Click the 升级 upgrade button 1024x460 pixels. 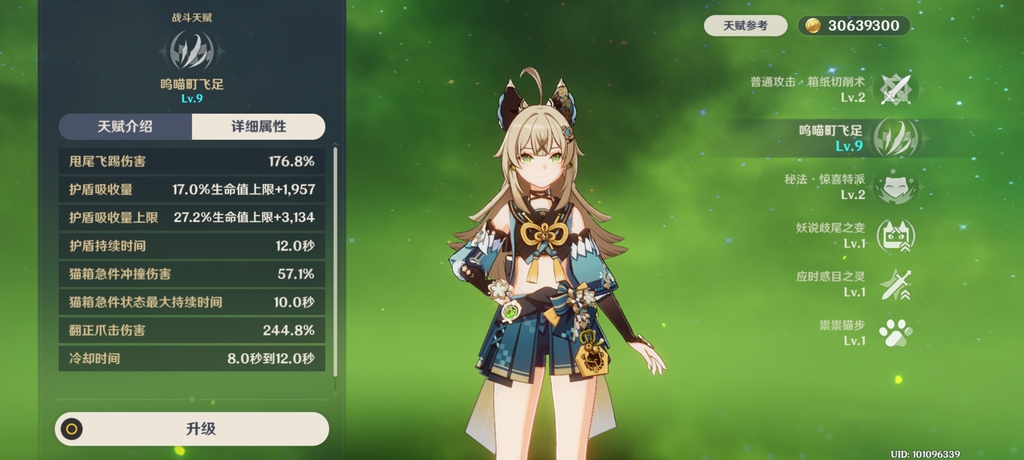tap(192, 429)
